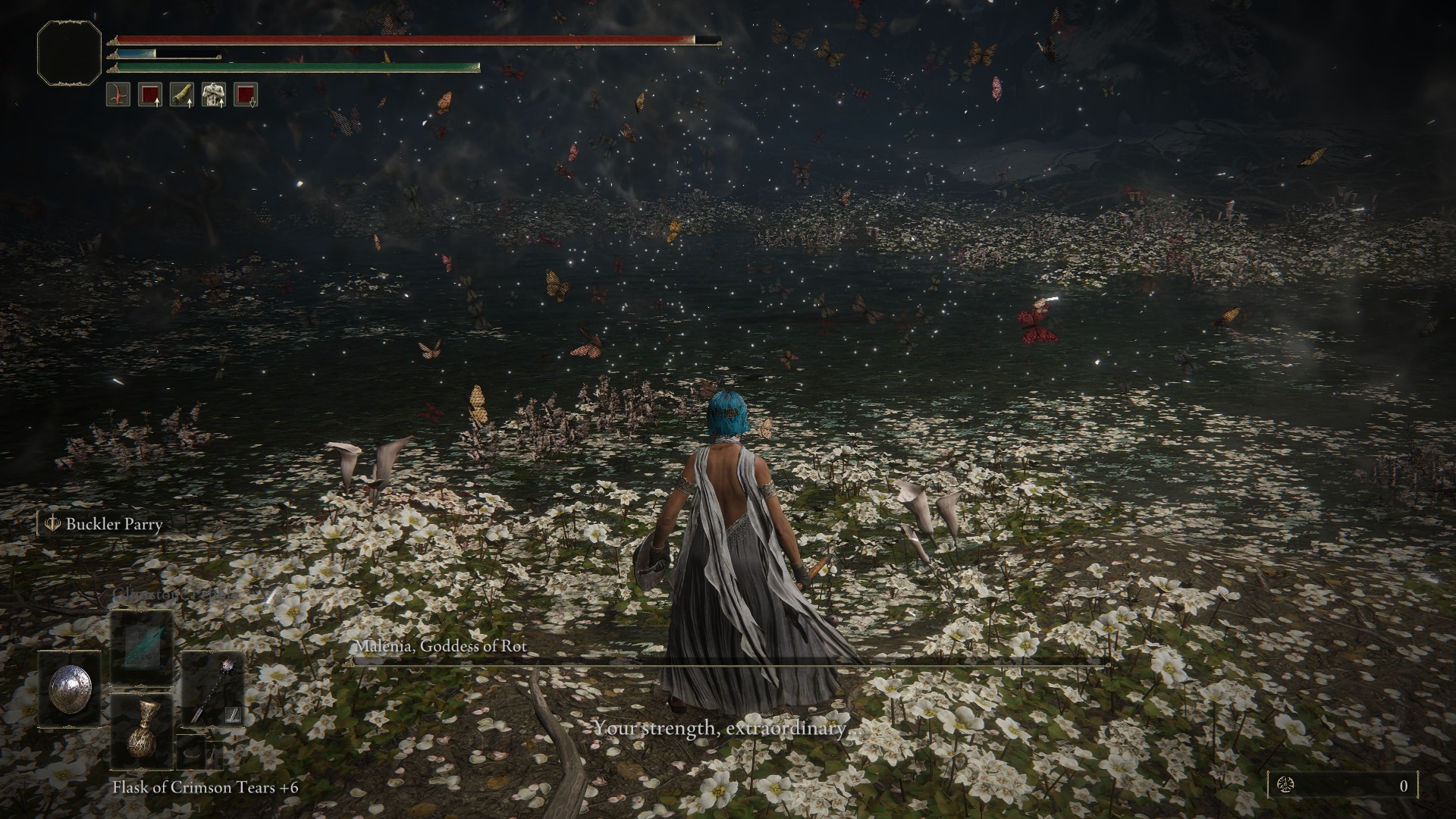The width and height of the screenshot is (1456, 819).
Task: Select the Glintstone Pebble spell slot
Action: pyautogui.click(x=142, y=647)
